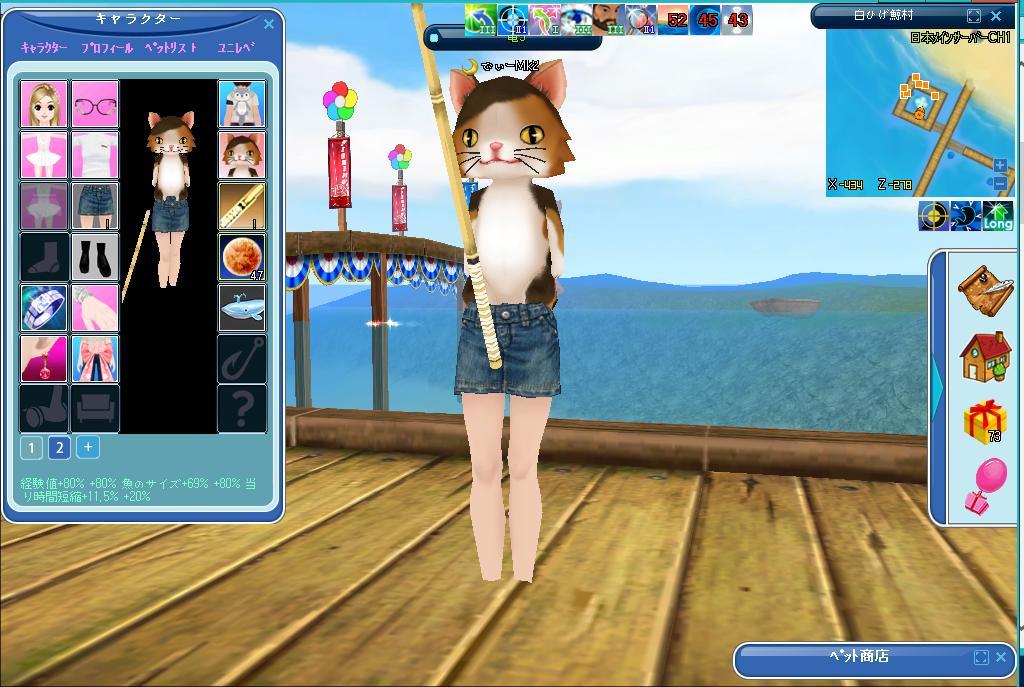This screenshot has height=687, width=1024.
Task: Switch to the プロフィール tab
Action: pos(106,48)
